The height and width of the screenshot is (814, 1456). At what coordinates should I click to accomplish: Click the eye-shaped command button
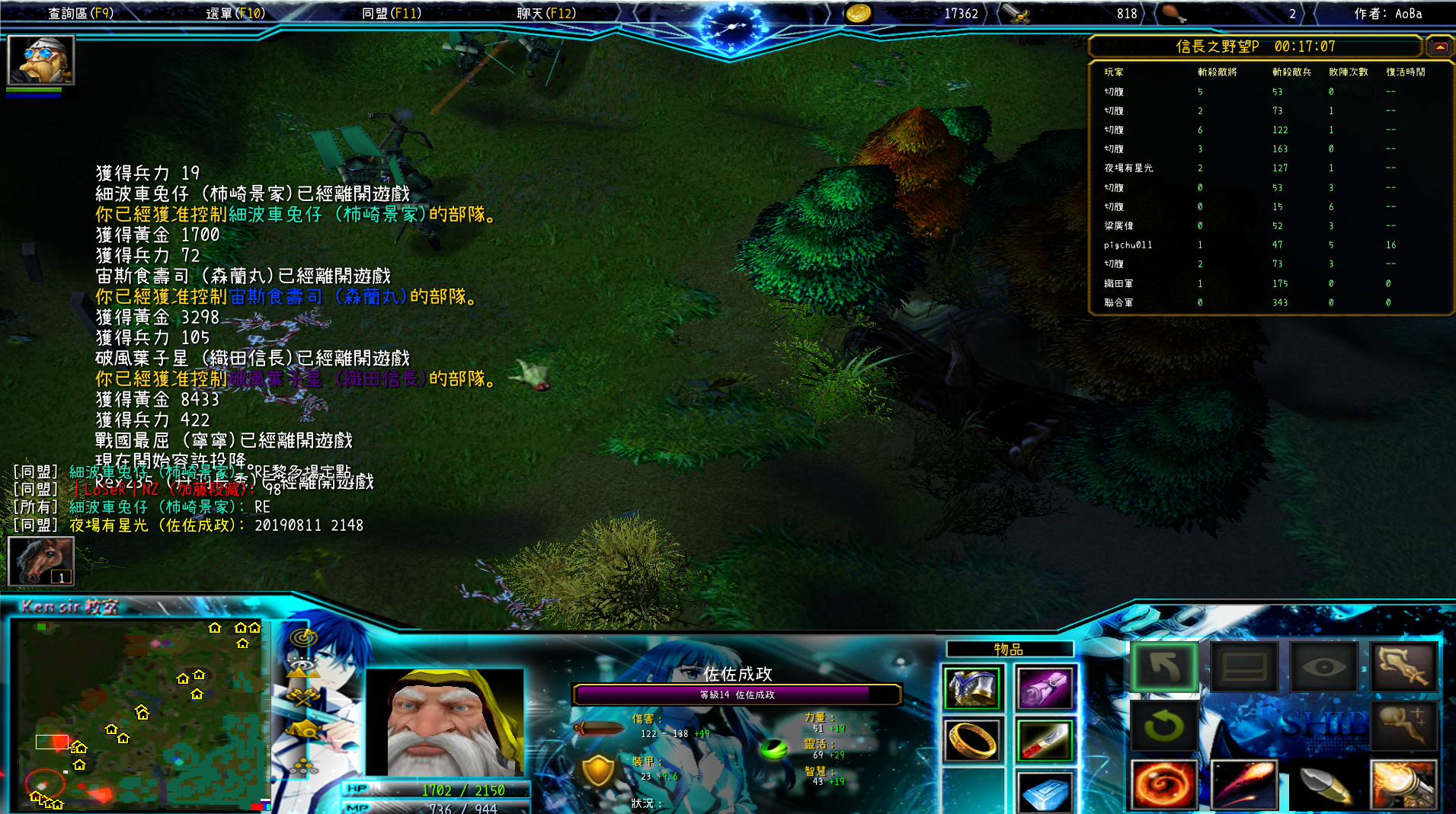[1323, 668]
